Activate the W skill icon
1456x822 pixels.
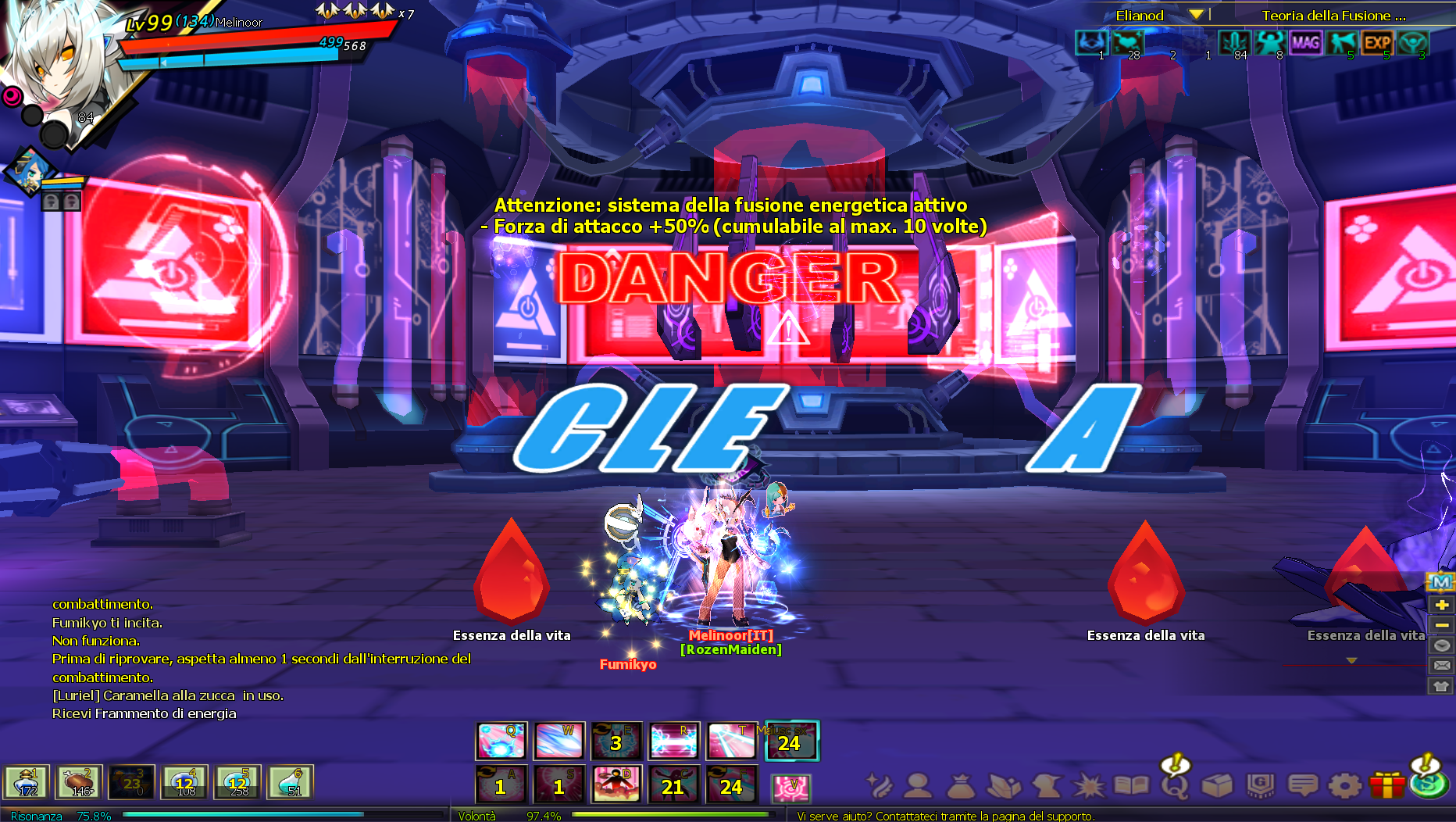tap(558, 741)
